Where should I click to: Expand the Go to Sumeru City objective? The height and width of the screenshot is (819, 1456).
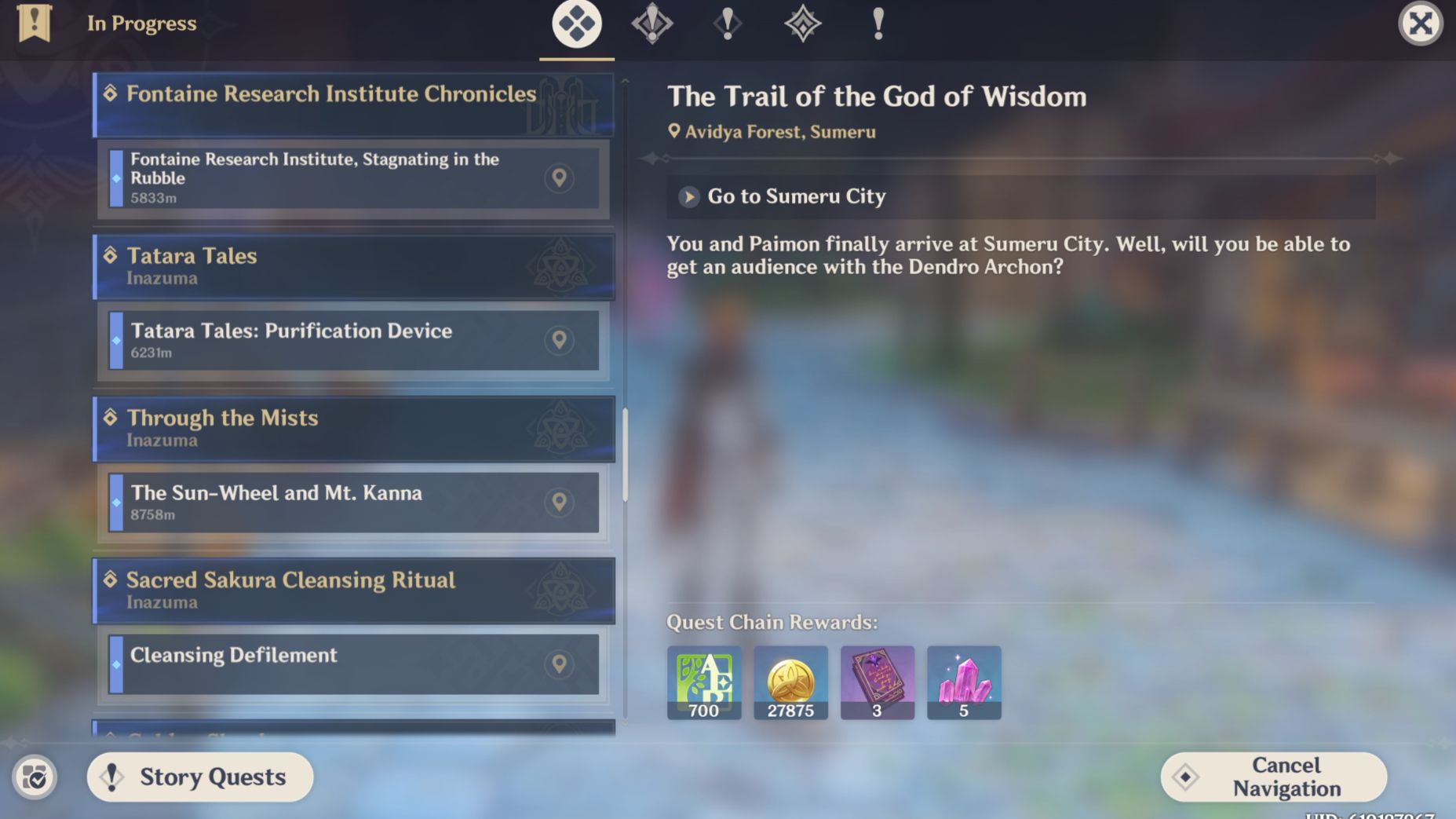point(688,197)
